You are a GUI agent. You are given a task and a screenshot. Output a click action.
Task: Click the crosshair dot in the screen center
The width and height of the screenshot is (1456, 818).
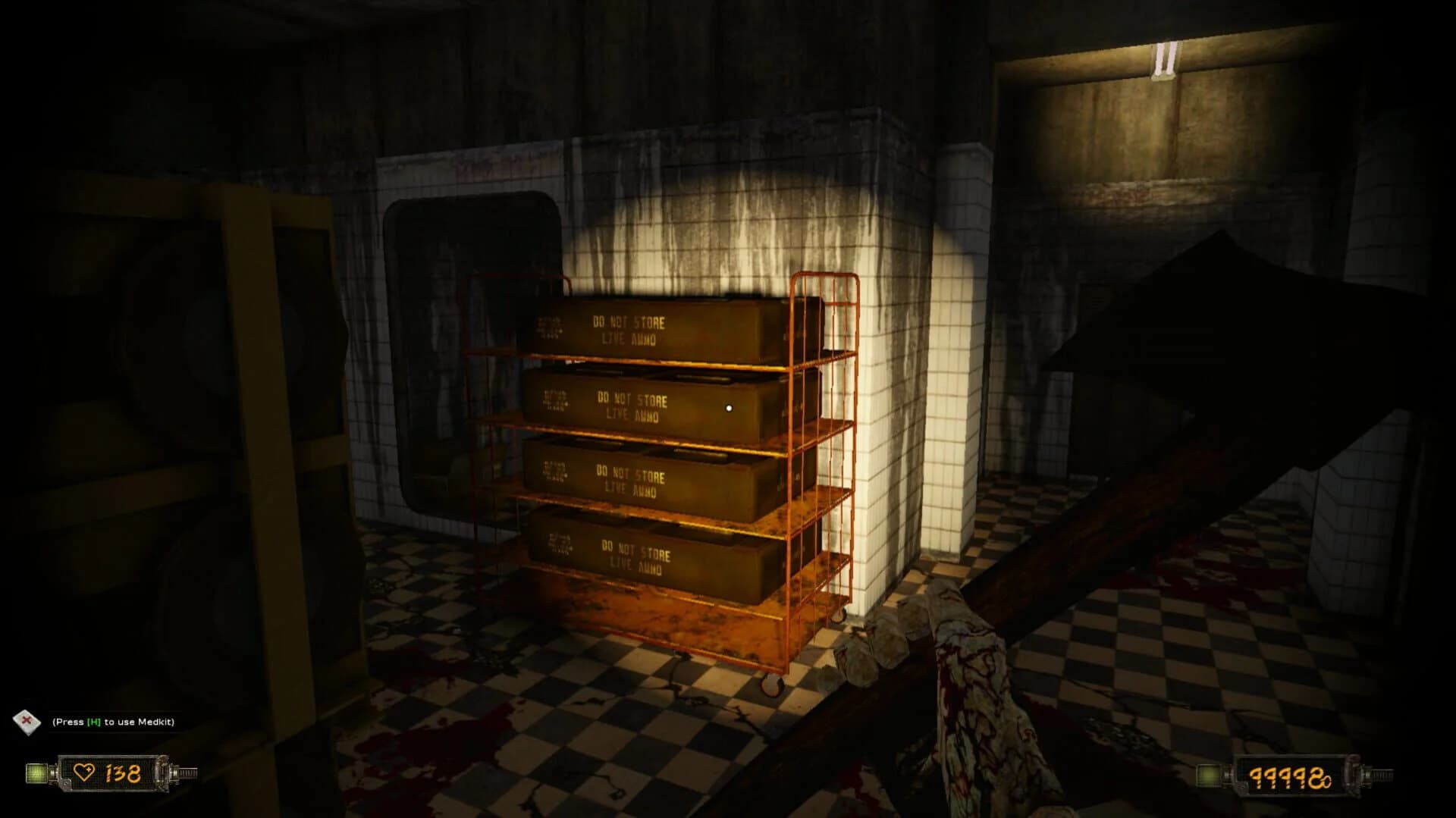coord(730,408)
